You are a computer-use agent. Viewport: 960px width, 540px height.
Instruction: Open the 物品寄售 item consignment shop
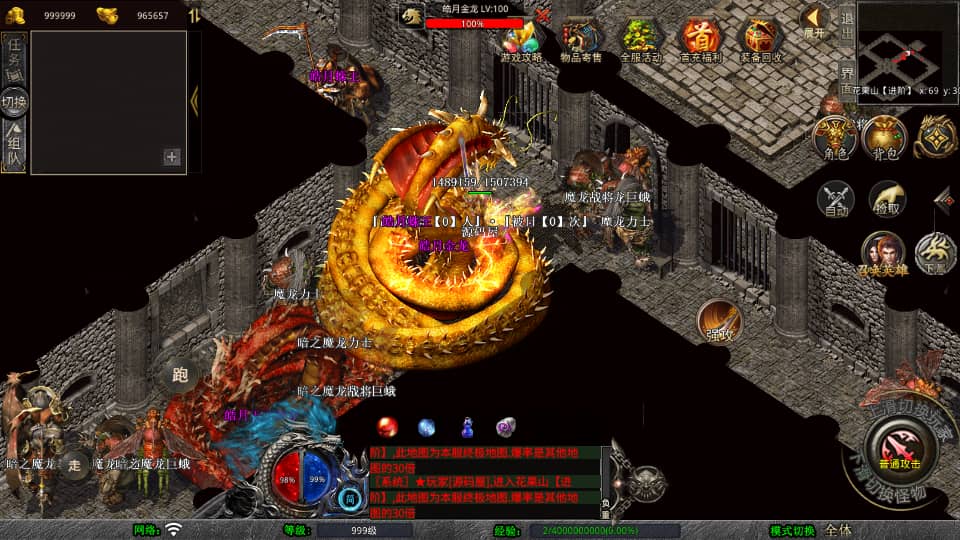(x=581, y=41)
